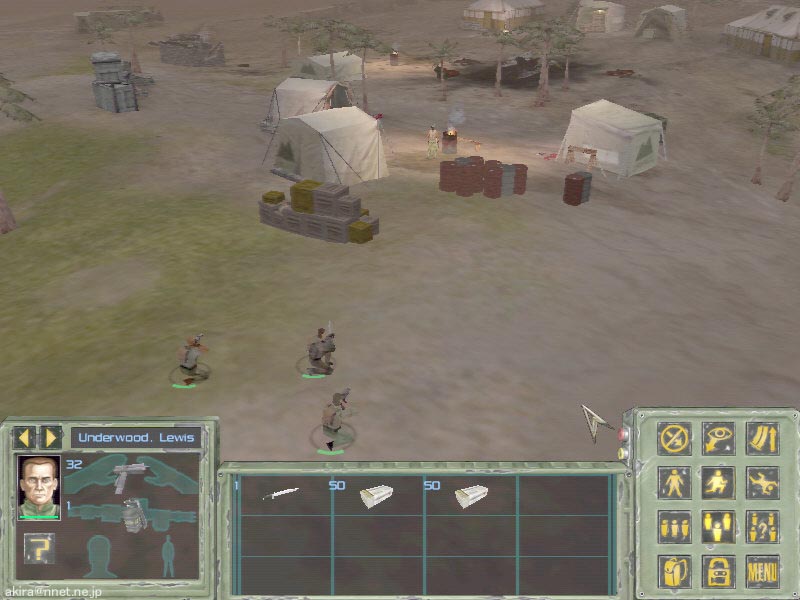Open the yellow question mark info button
Screen dimensions: 800x600
point(39,548)
